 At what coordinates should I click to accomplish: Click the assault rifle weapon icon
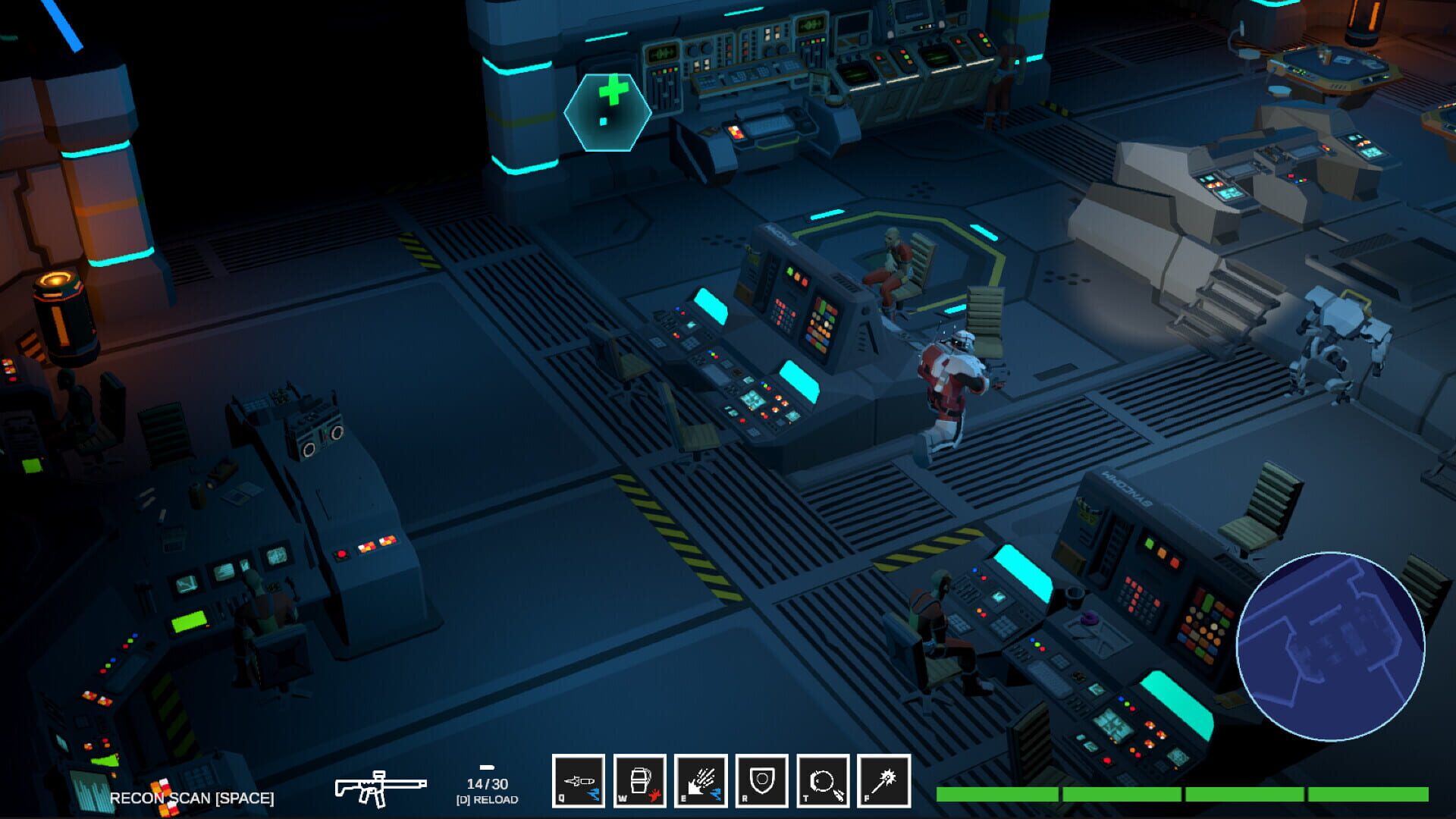379,789
